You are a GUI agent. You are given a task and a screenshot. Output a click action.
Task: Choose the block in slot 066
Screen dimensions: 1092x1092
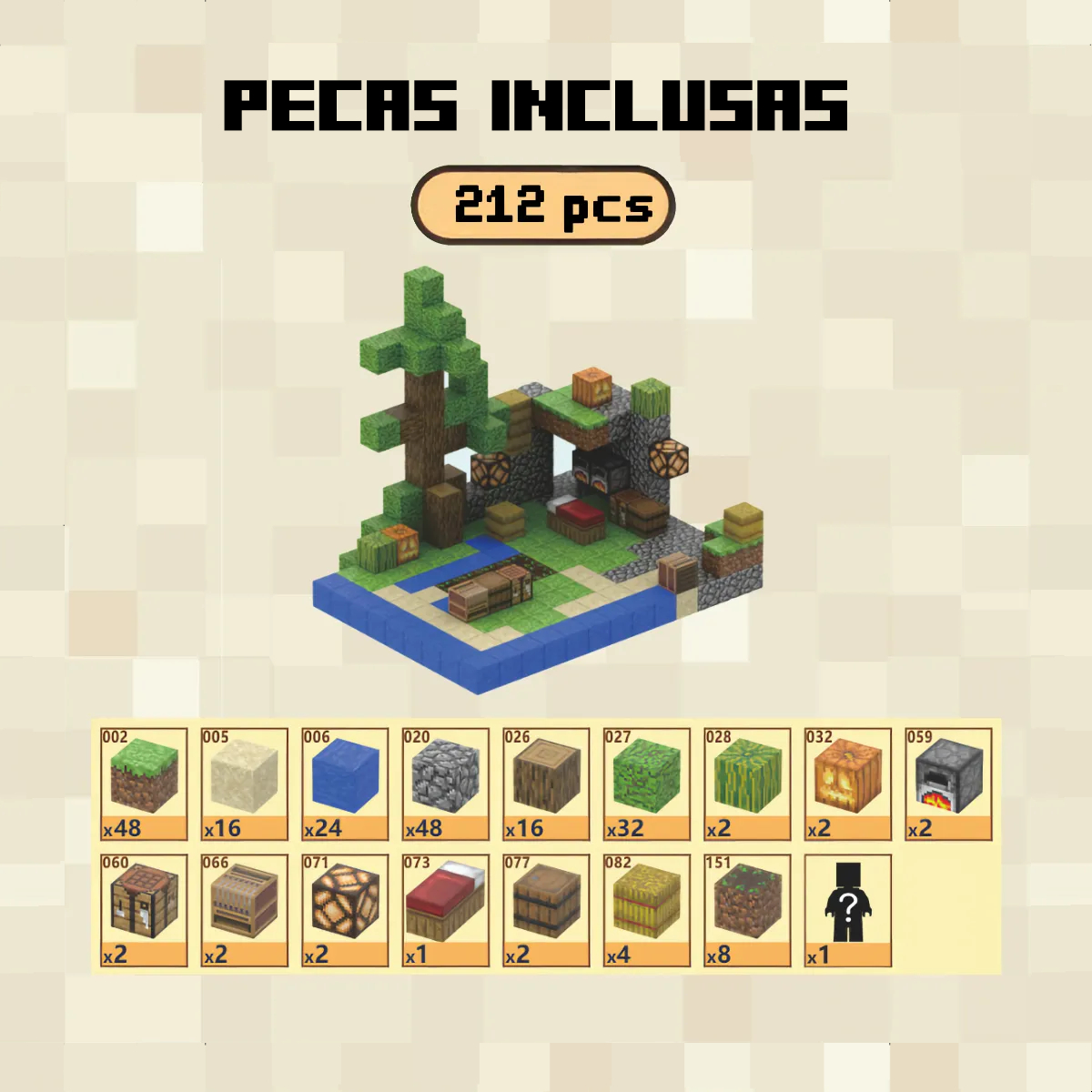(244, 909)
